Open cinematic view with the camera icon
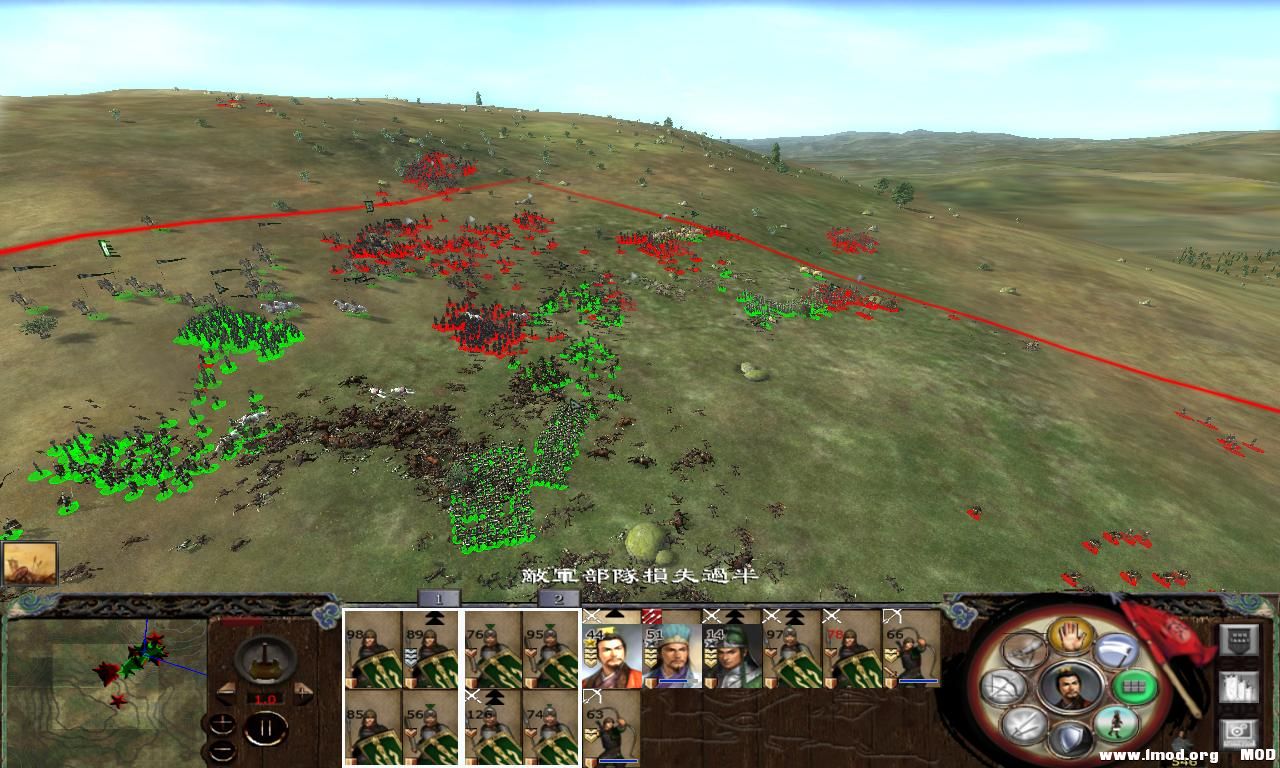Screen dimensions: 1280x768 (1237, 729)
